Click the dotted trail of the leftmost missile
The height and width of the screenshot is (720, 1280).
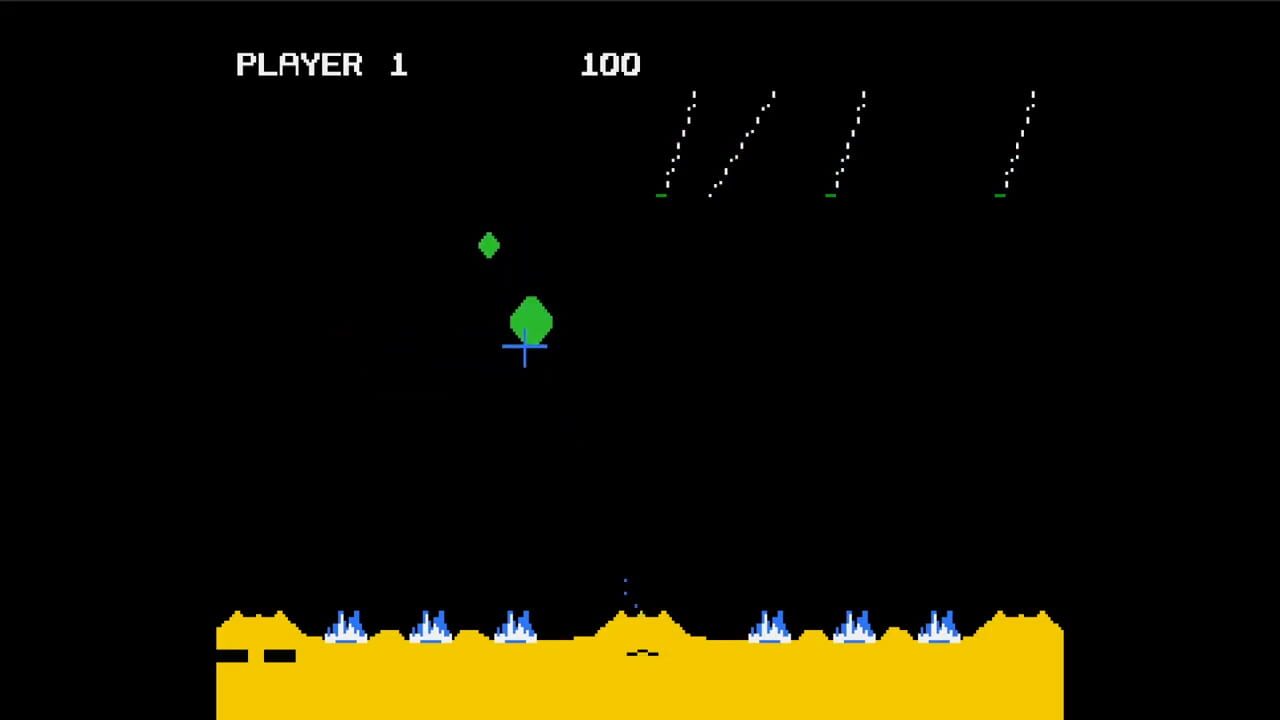(x=678, y=140)
